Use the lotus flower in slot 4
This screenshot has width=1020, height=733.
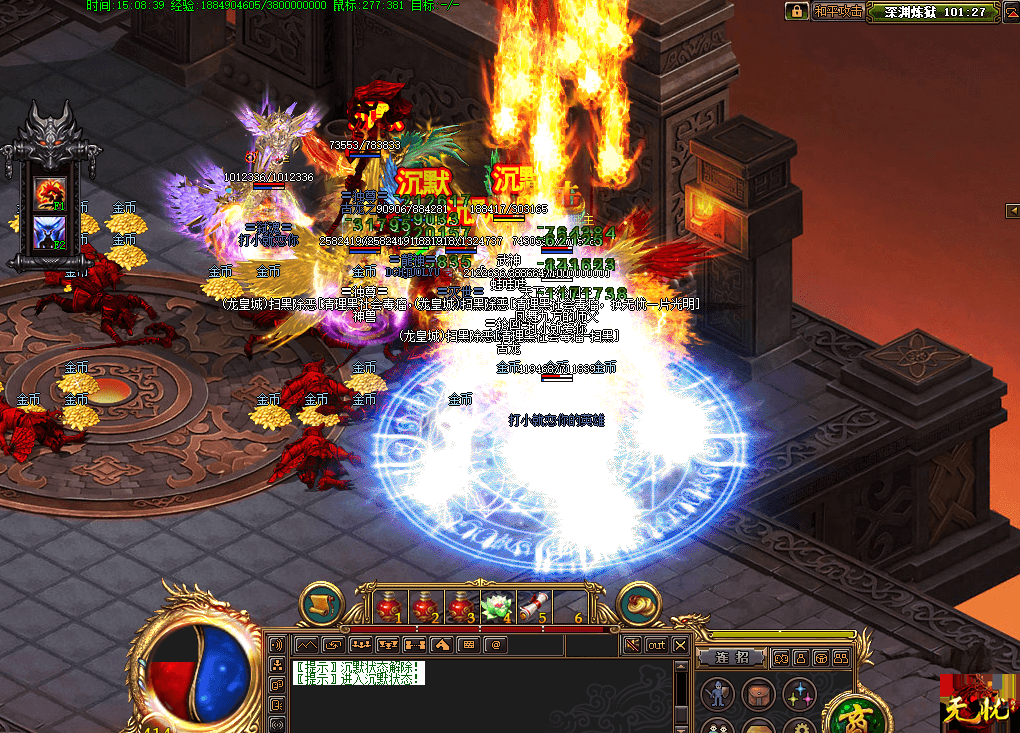coord(497,607)
